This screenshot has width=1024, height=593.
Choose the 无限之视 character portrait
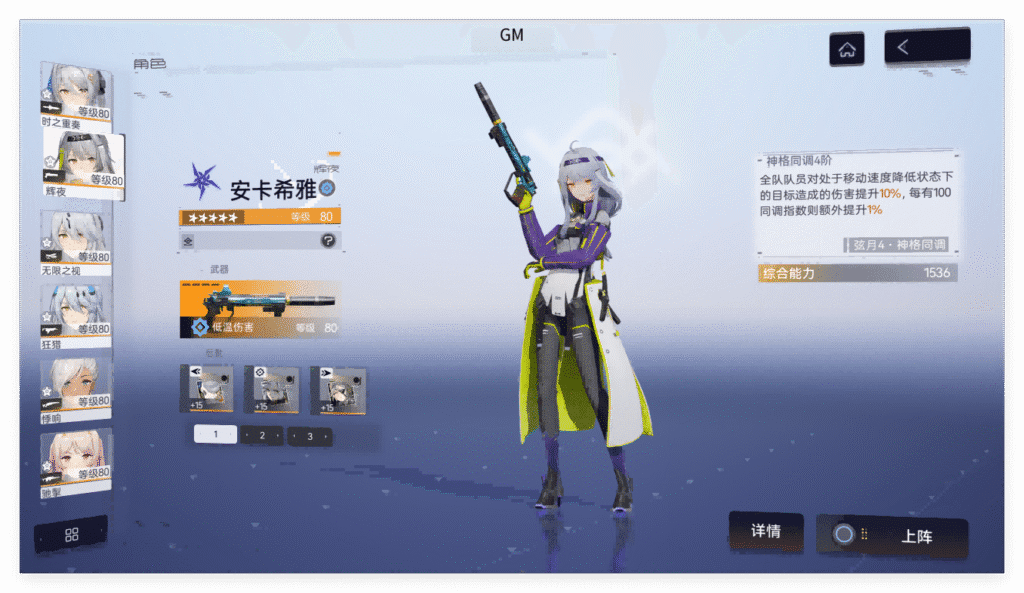(x=75, y=240)
